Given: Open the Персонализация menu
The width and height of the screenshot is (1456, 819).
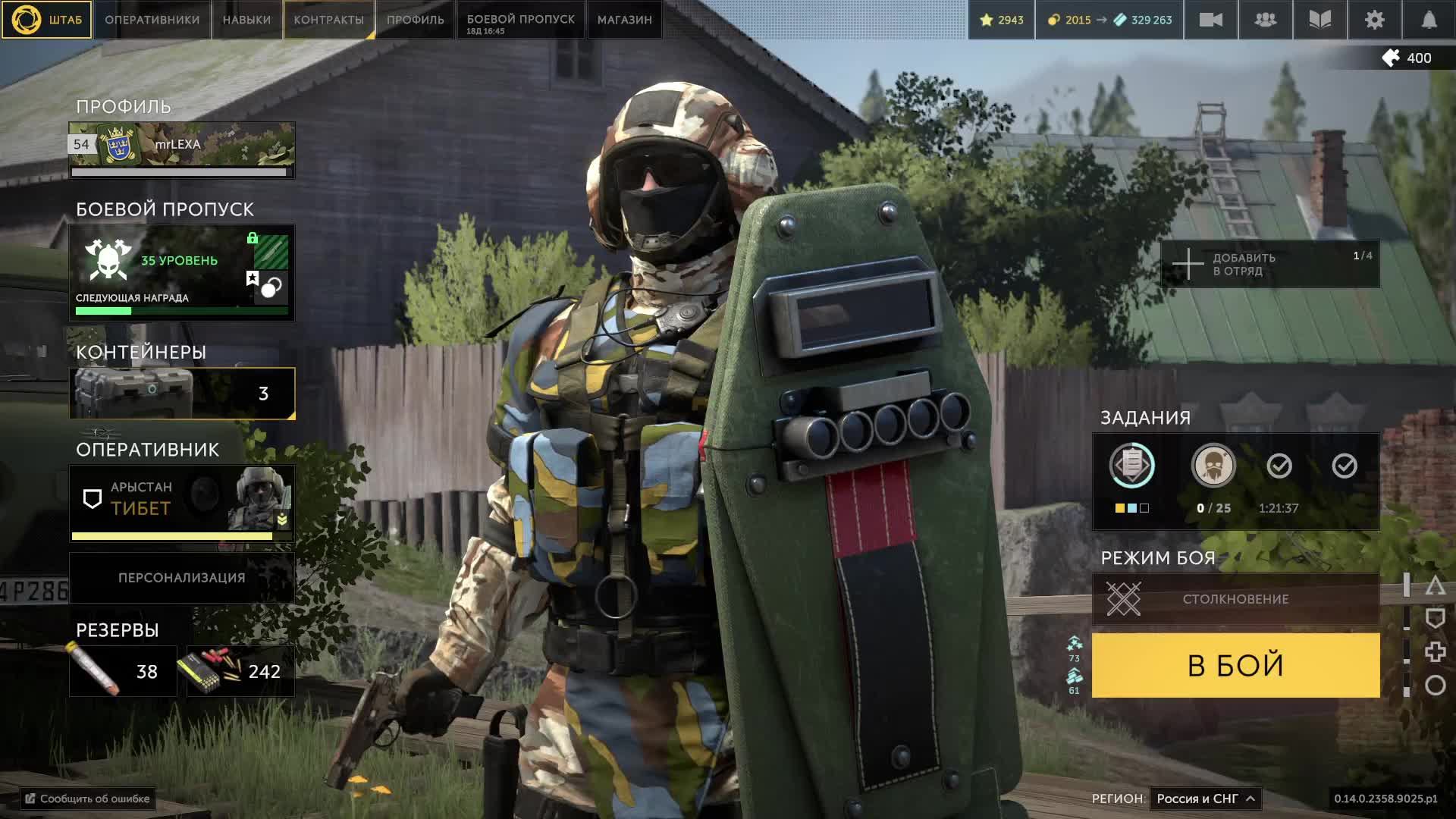Looking at the screenshot, I should point(182,578).
